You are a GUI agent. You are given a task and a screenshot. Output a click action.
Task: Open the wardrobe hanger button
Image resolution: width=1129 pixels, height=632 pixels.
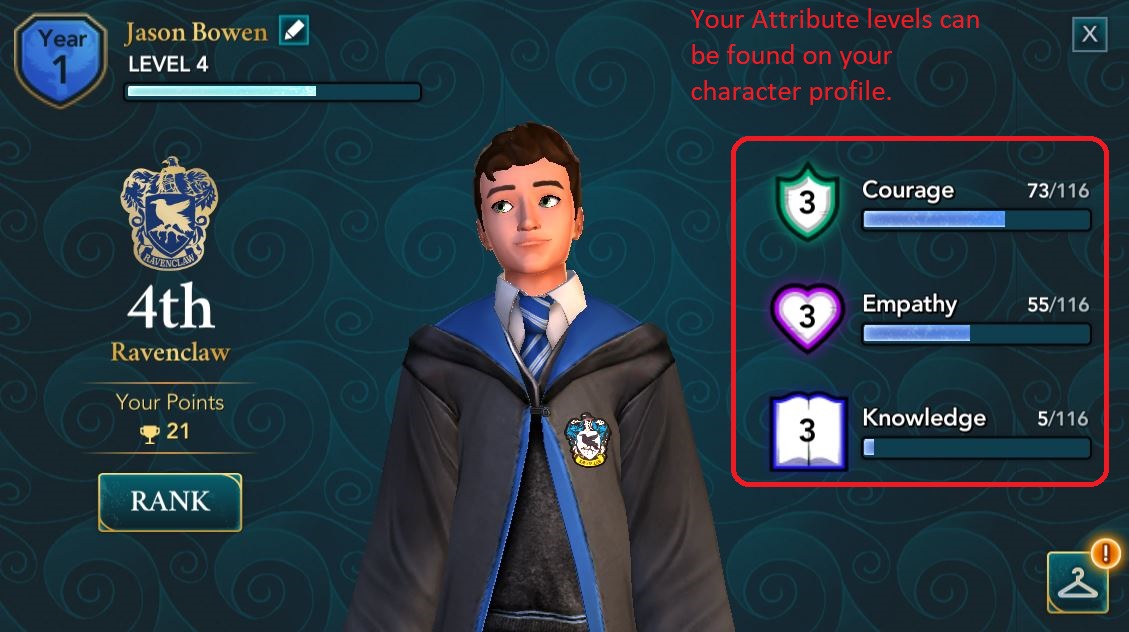pyautogui.click(x=1077, y=581)
